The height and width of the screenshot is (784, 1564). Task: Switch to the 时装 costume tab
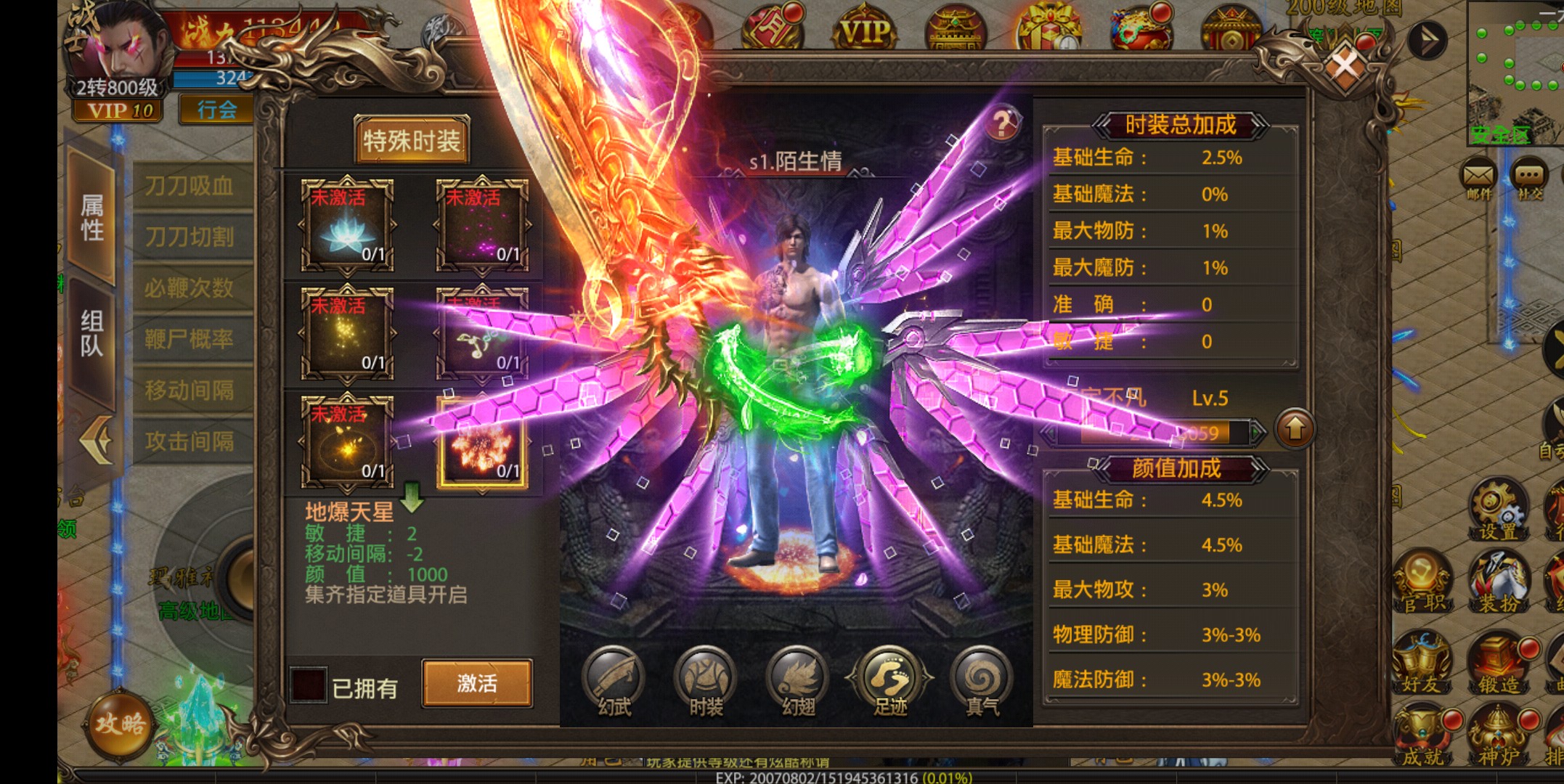coord(706,681)
